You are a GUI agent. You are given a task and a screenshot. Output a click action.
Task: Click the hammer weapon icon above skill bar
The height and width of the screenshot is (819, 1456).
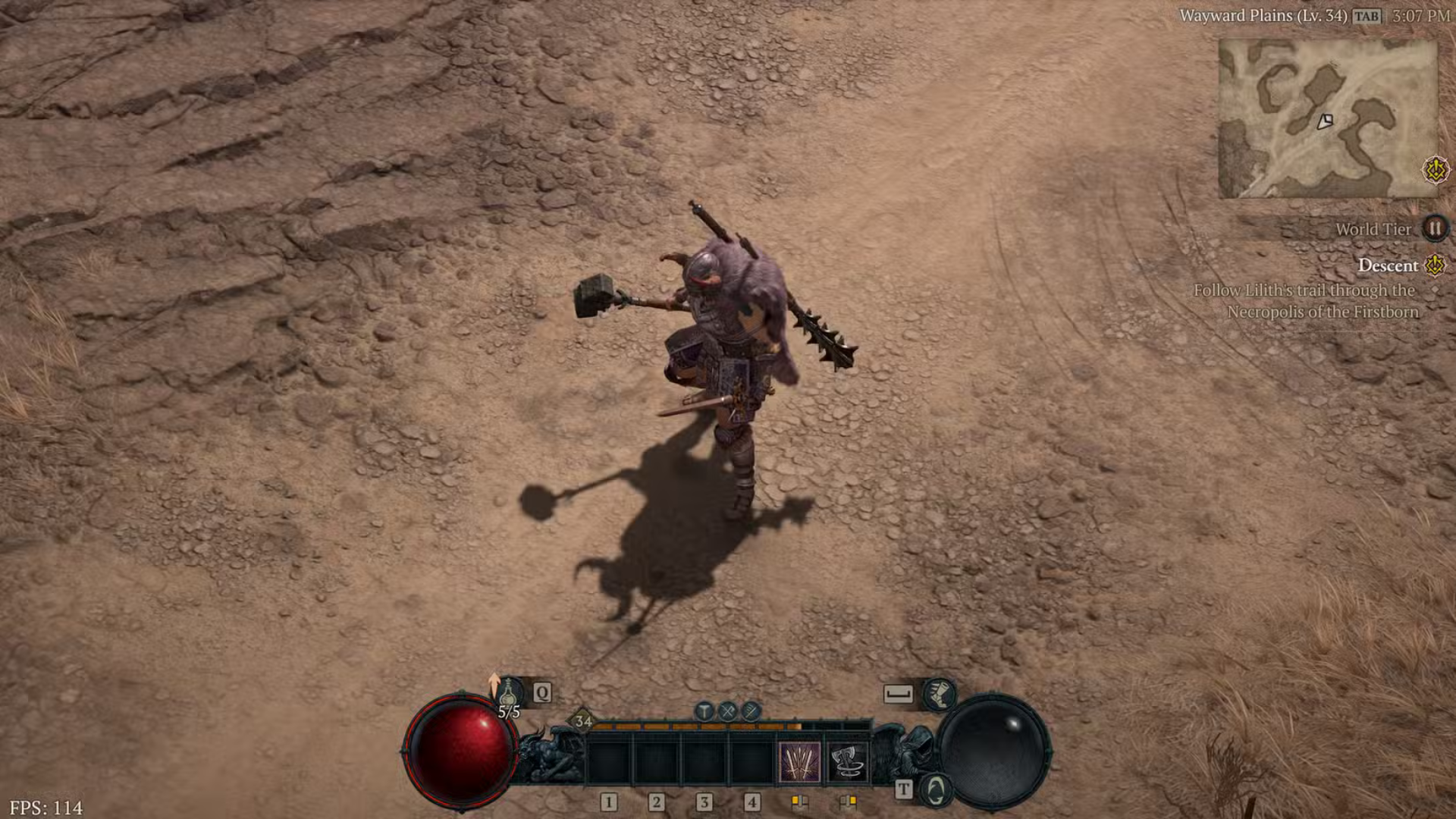(x=704, y=711)
